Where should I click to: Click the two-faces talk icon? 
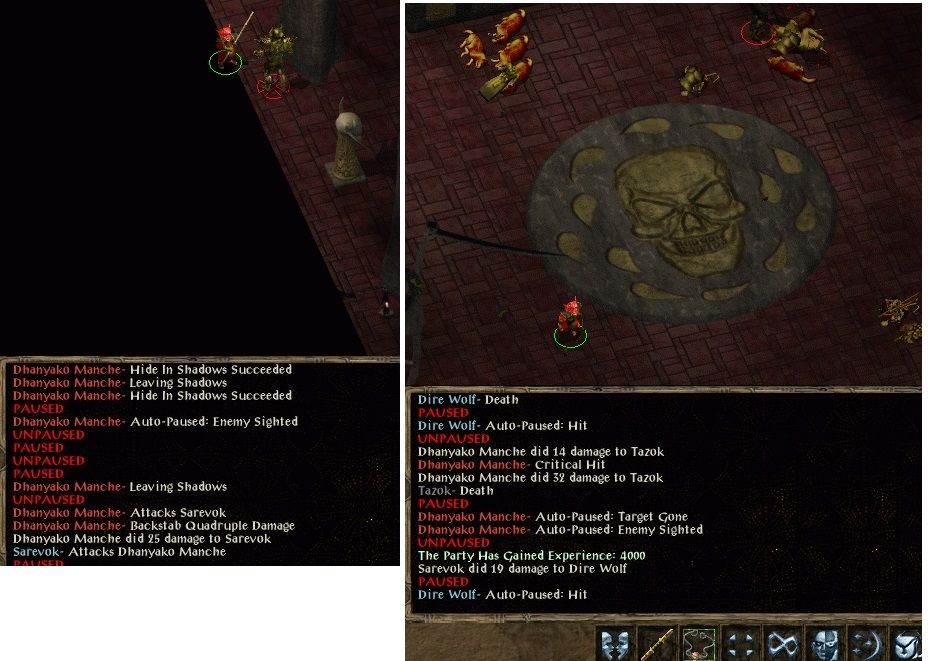coord(616,644)
